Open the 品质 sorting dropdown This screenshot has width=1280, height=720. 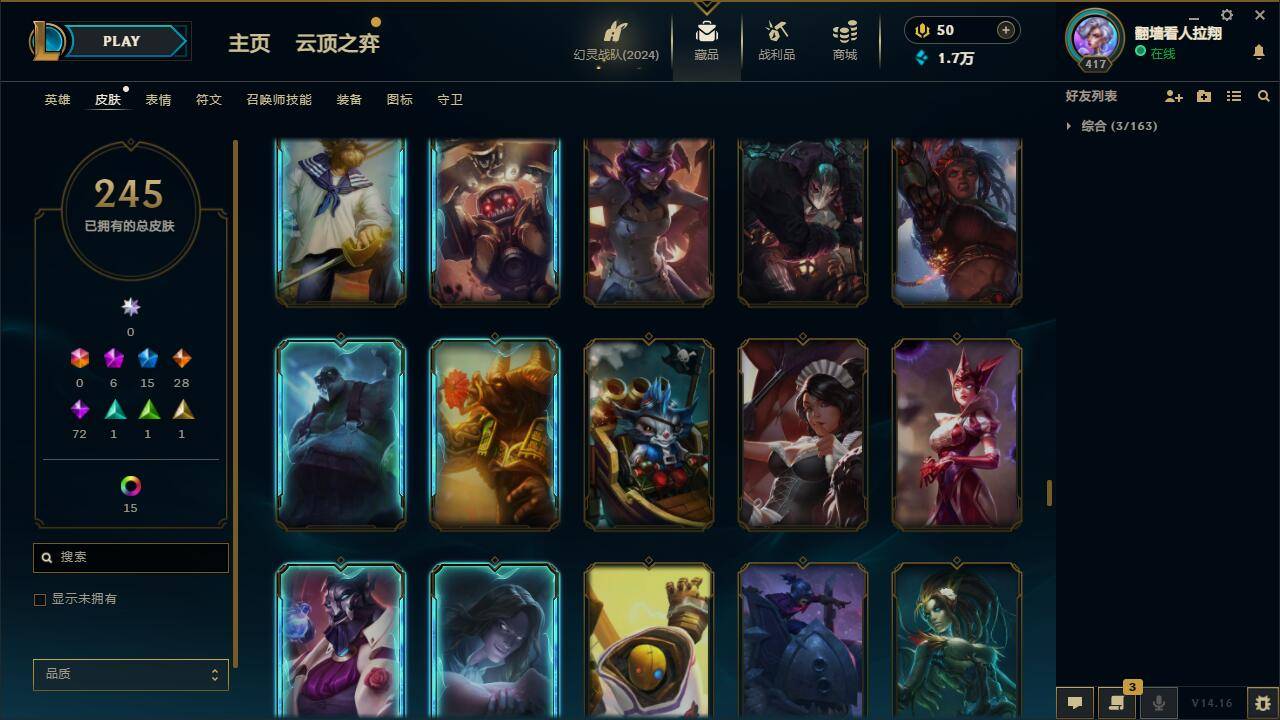click(x=130, y=674)
